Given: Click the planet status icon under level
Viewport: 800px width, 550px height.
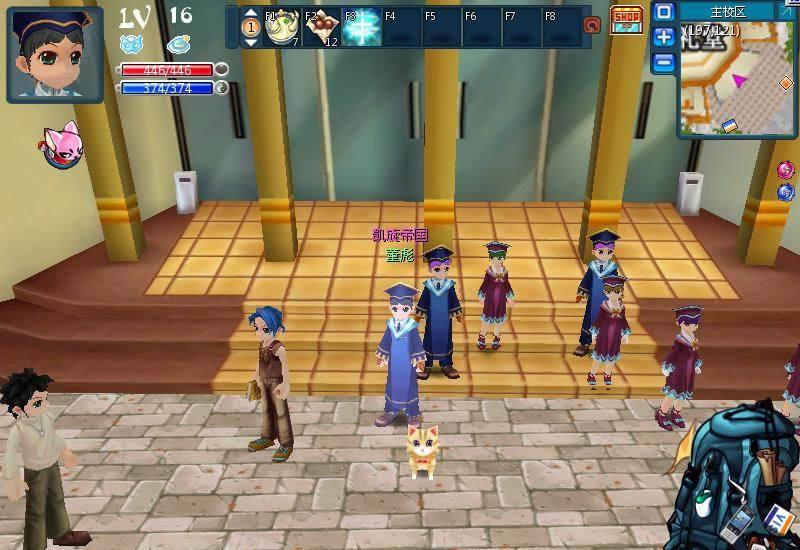Looking at the screenshot, I should point(179,44).
